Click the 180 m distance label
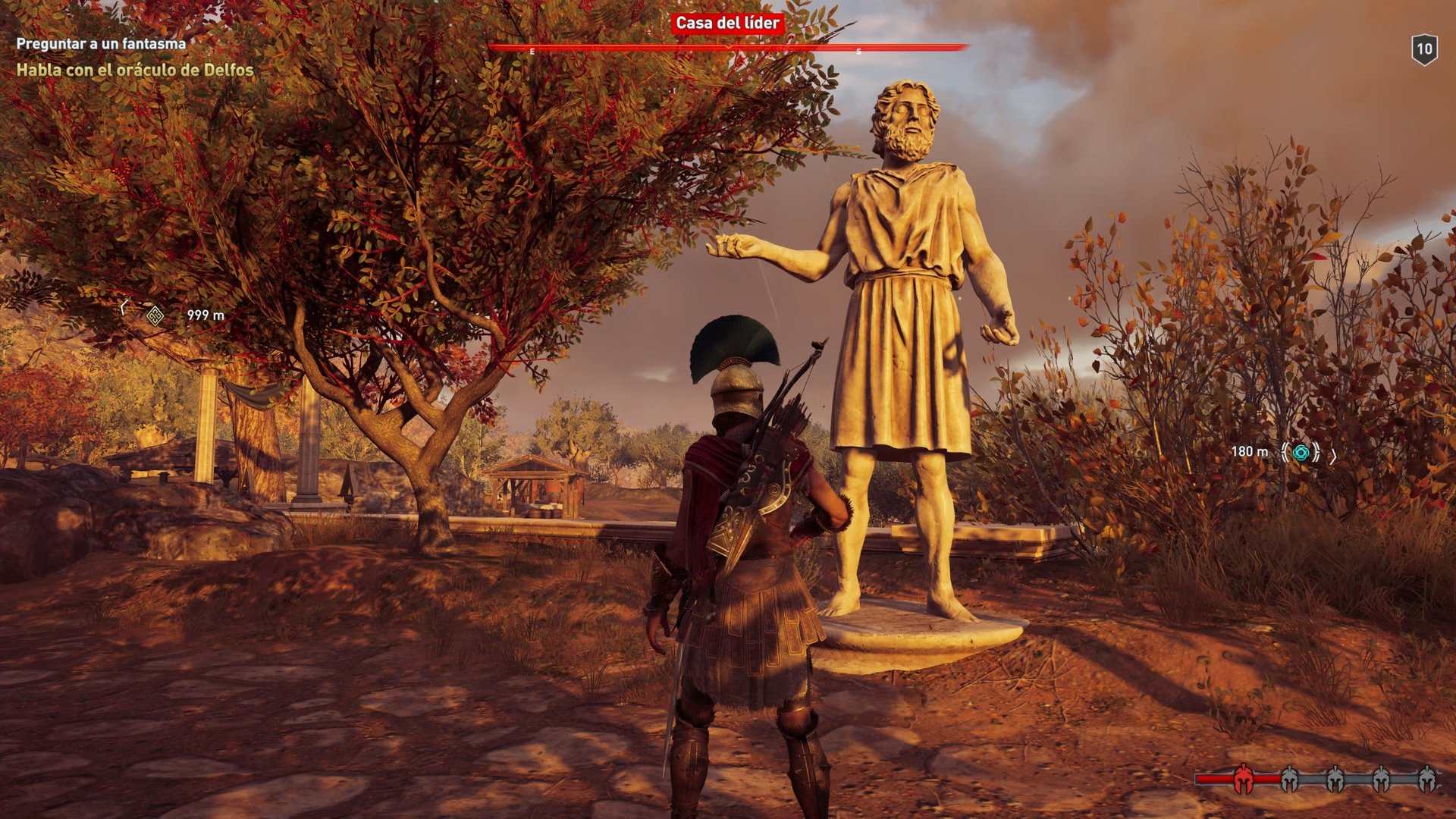Image resolution: width=1456 pixels, height=819 pixels. pos(1250,453)
